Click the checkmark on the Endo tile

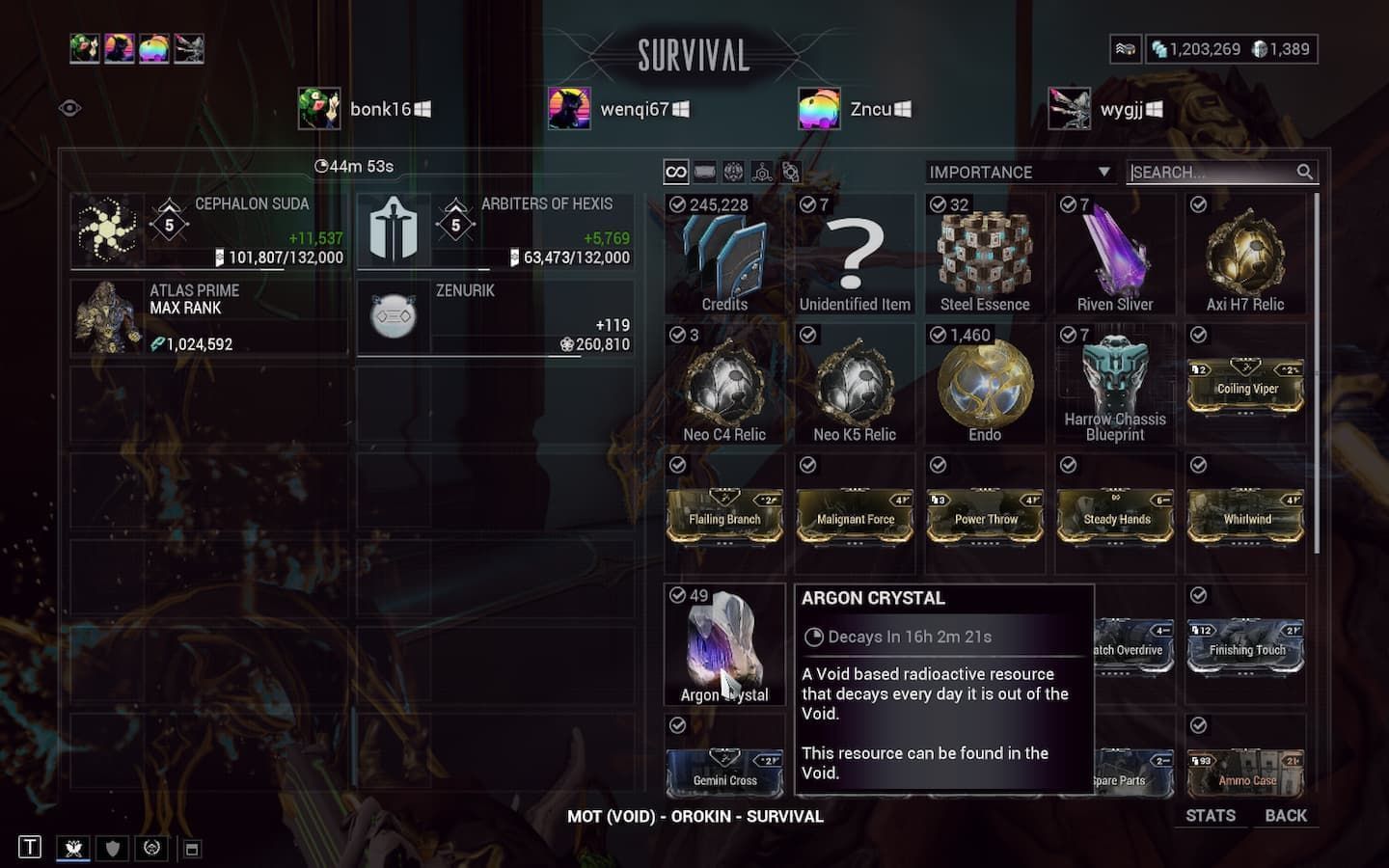pyautogui.click(x=937, y=334)
